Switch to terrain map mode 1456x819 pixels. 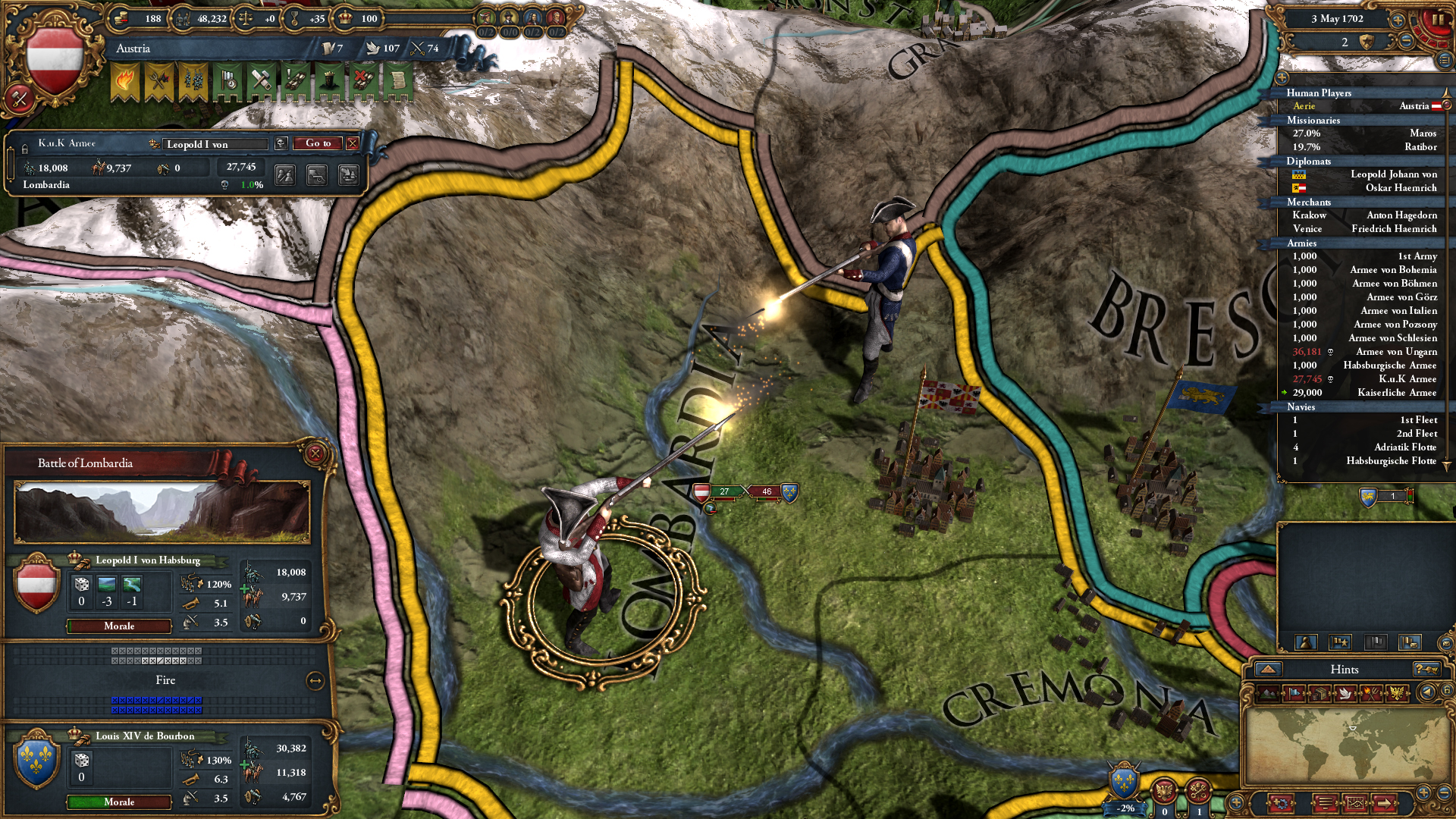[x=1269, y=693]
